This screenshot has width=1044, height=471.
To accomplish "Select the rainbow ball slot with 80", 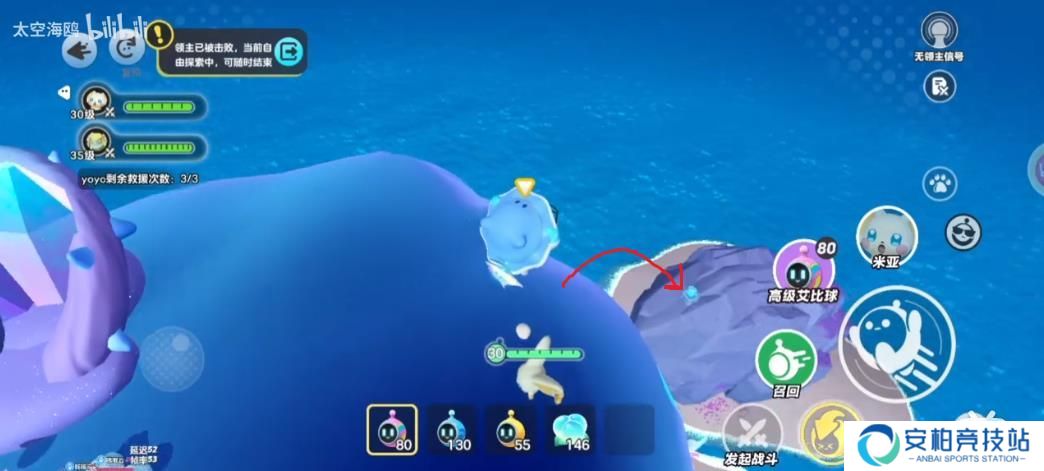I will pos(392,429).
